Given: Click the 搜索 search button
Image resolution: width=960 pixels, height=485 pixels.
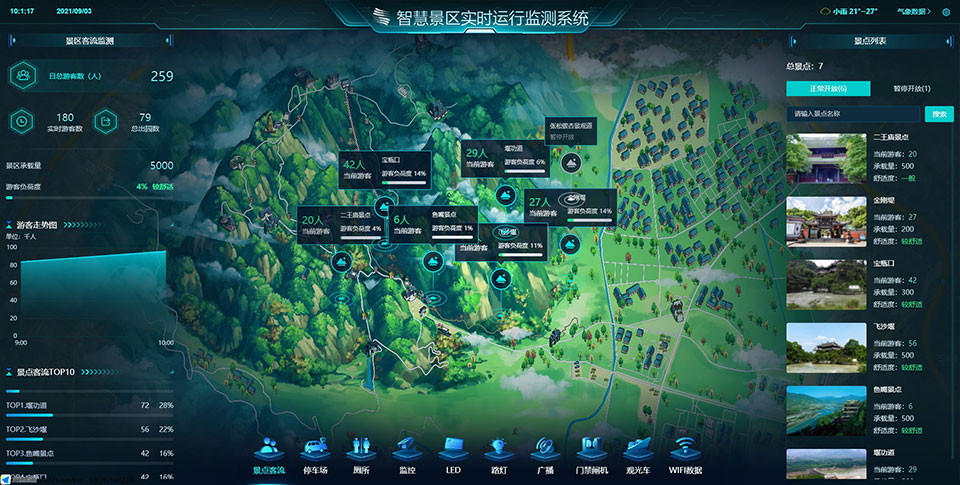Looking at the screenshot, I should (x=939, y=114).
